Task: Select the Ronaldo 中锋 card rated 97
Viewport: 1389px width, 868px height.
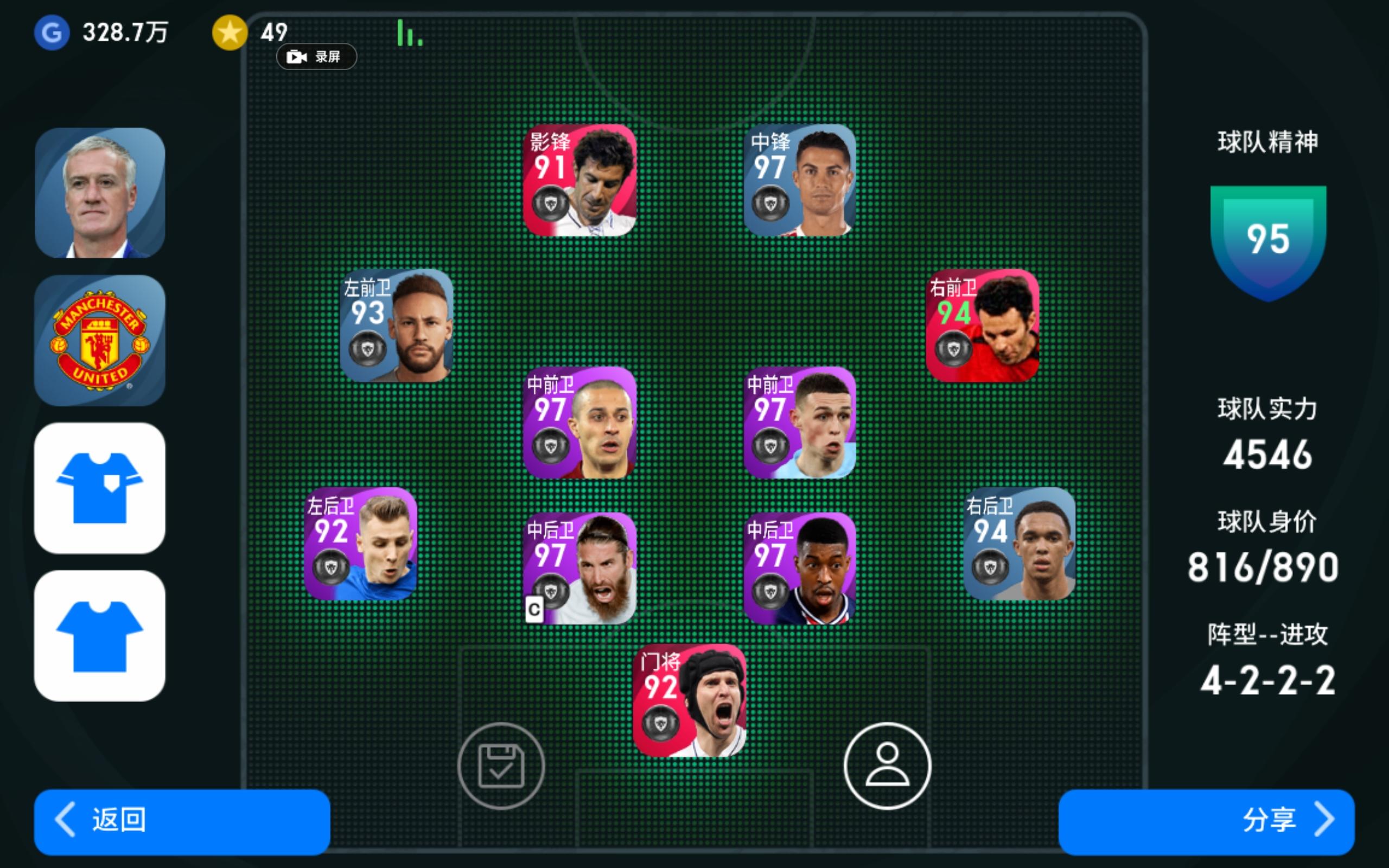Action: (801, 181)
